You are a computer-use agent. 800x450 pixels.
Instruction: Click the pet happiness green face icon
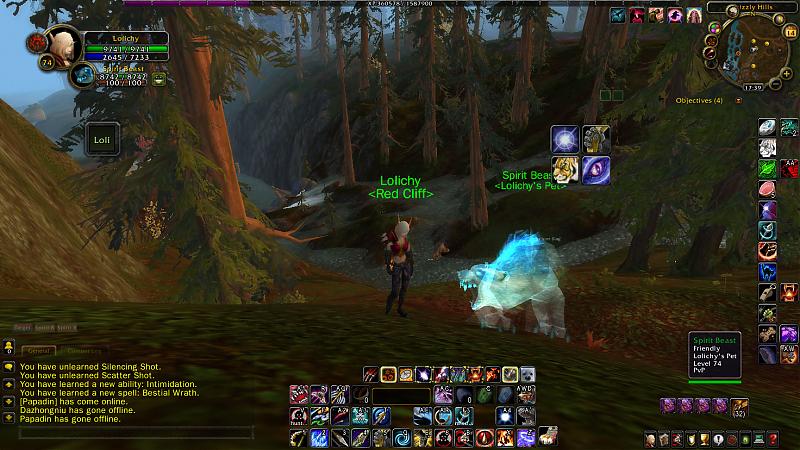[159, 78]
